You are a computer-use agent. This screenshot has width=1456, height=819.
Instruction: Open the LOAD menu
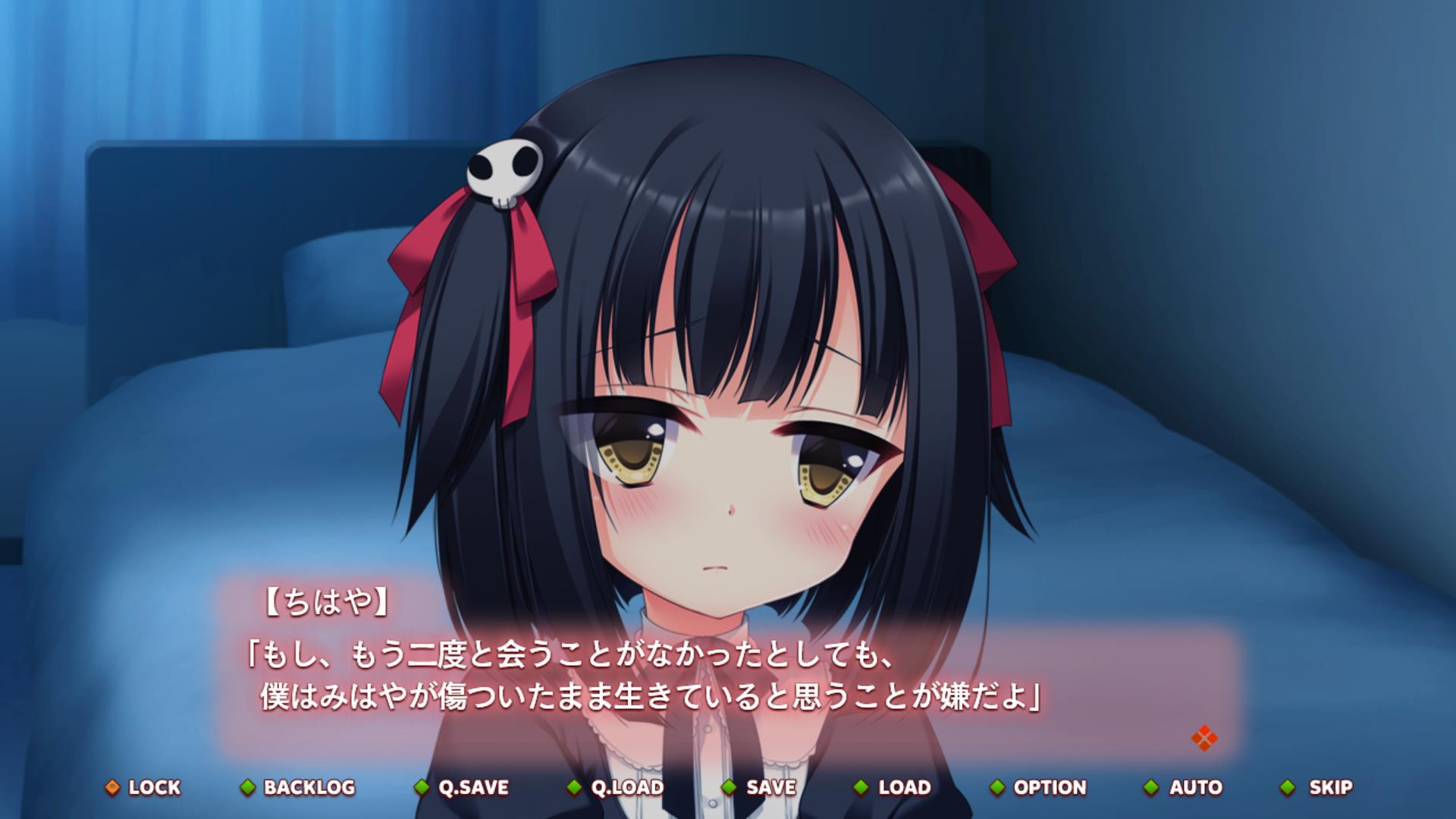coord(893,787)
